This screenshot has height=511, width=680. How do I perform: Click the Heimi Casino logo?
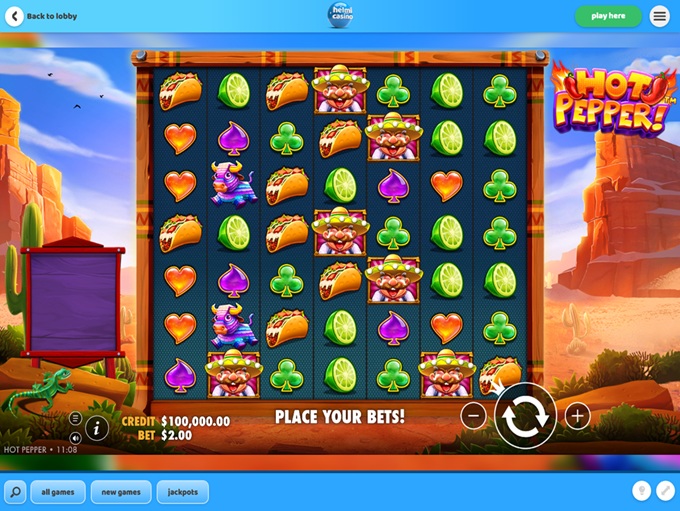[x=340, y=14]
